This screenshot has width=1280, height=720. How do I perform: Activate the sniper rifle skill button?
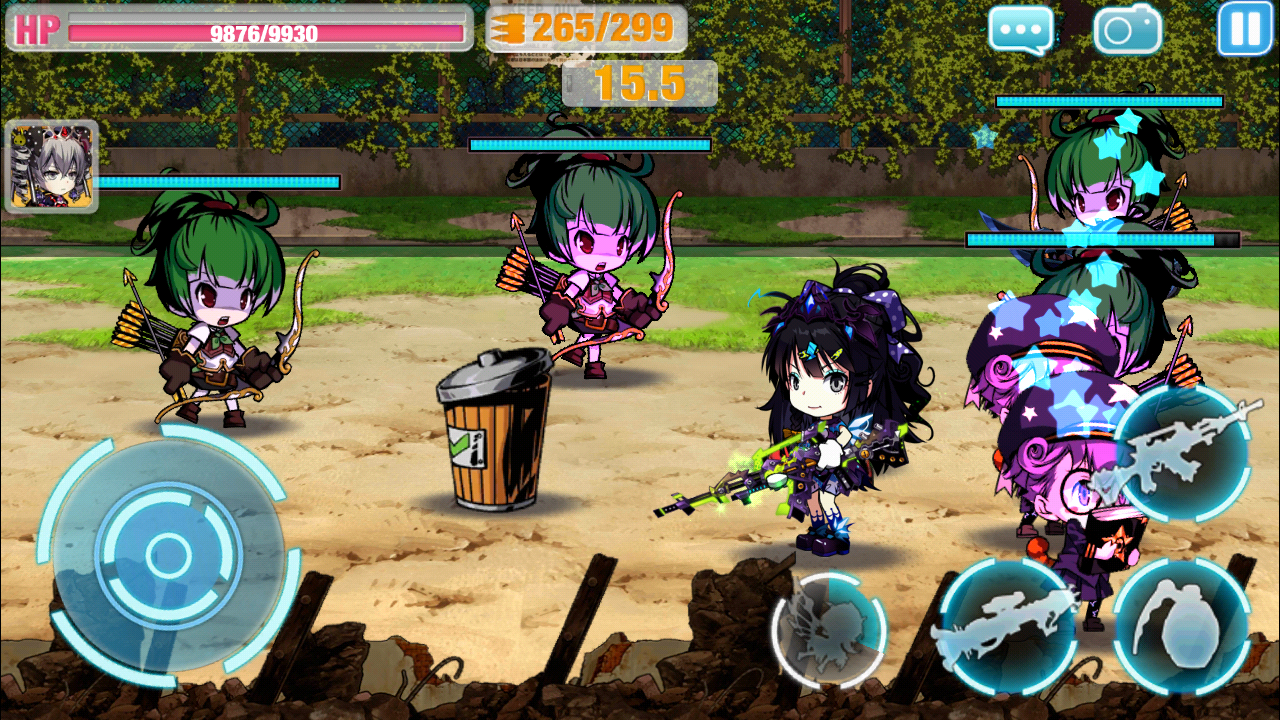pyautogui.click(x=1007, y=627)
